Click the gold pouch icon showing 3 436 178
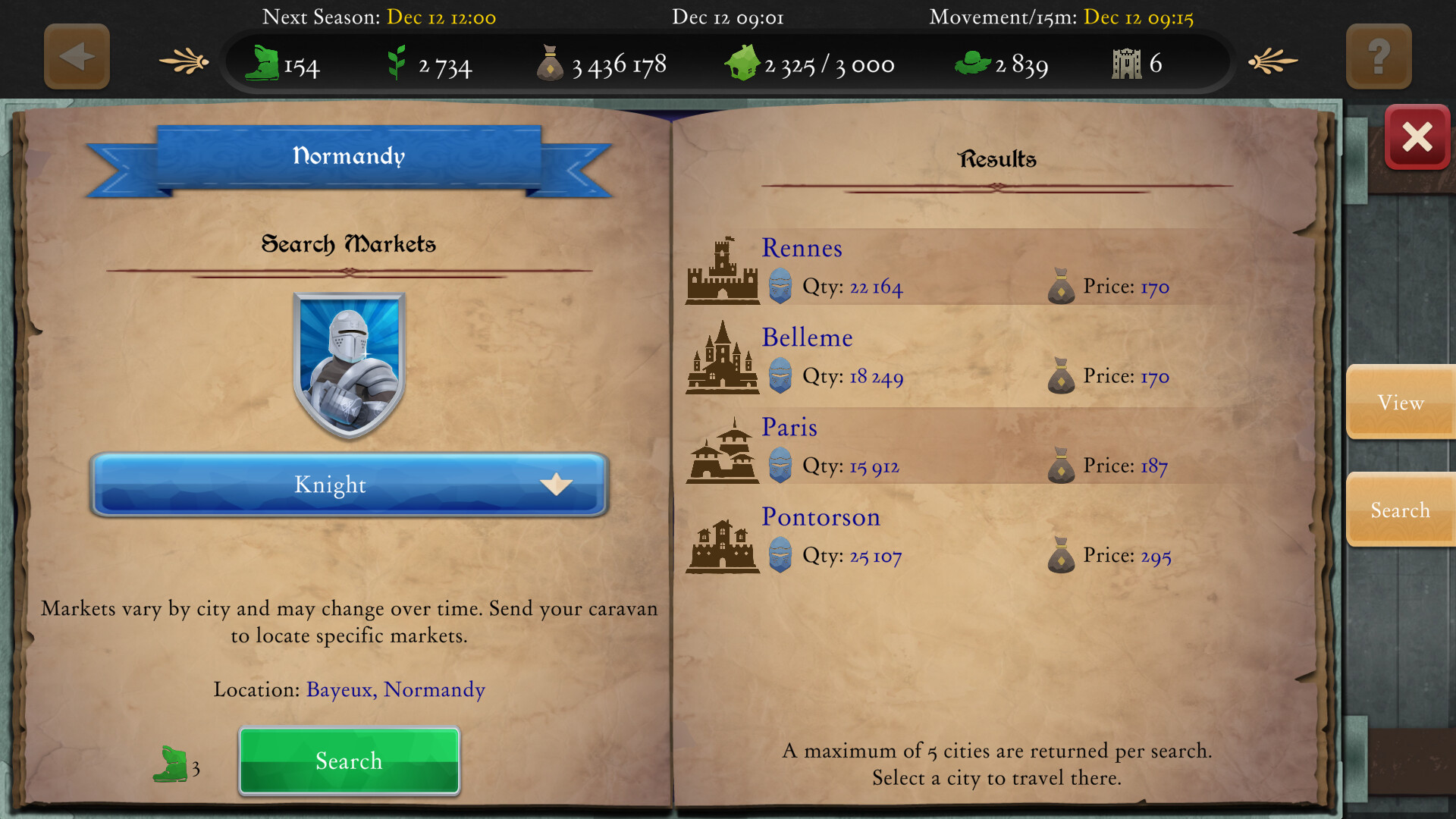Image resolution: width=1456 pixels, height=819 pixels. (x=551, y=62)
